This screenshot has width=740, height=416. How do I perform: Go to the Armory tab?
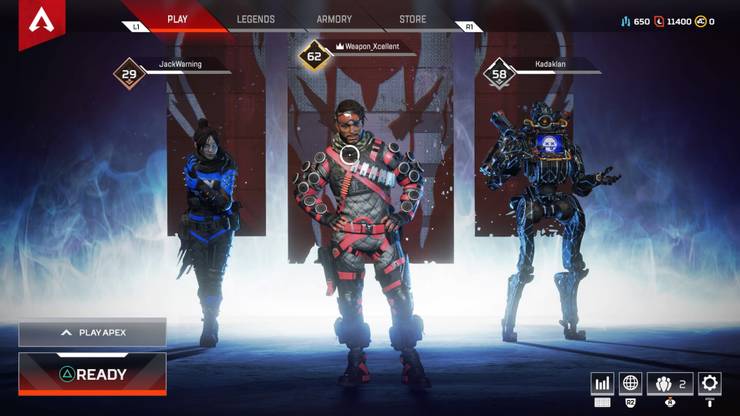pyautogui.click(x=334, y=19)
